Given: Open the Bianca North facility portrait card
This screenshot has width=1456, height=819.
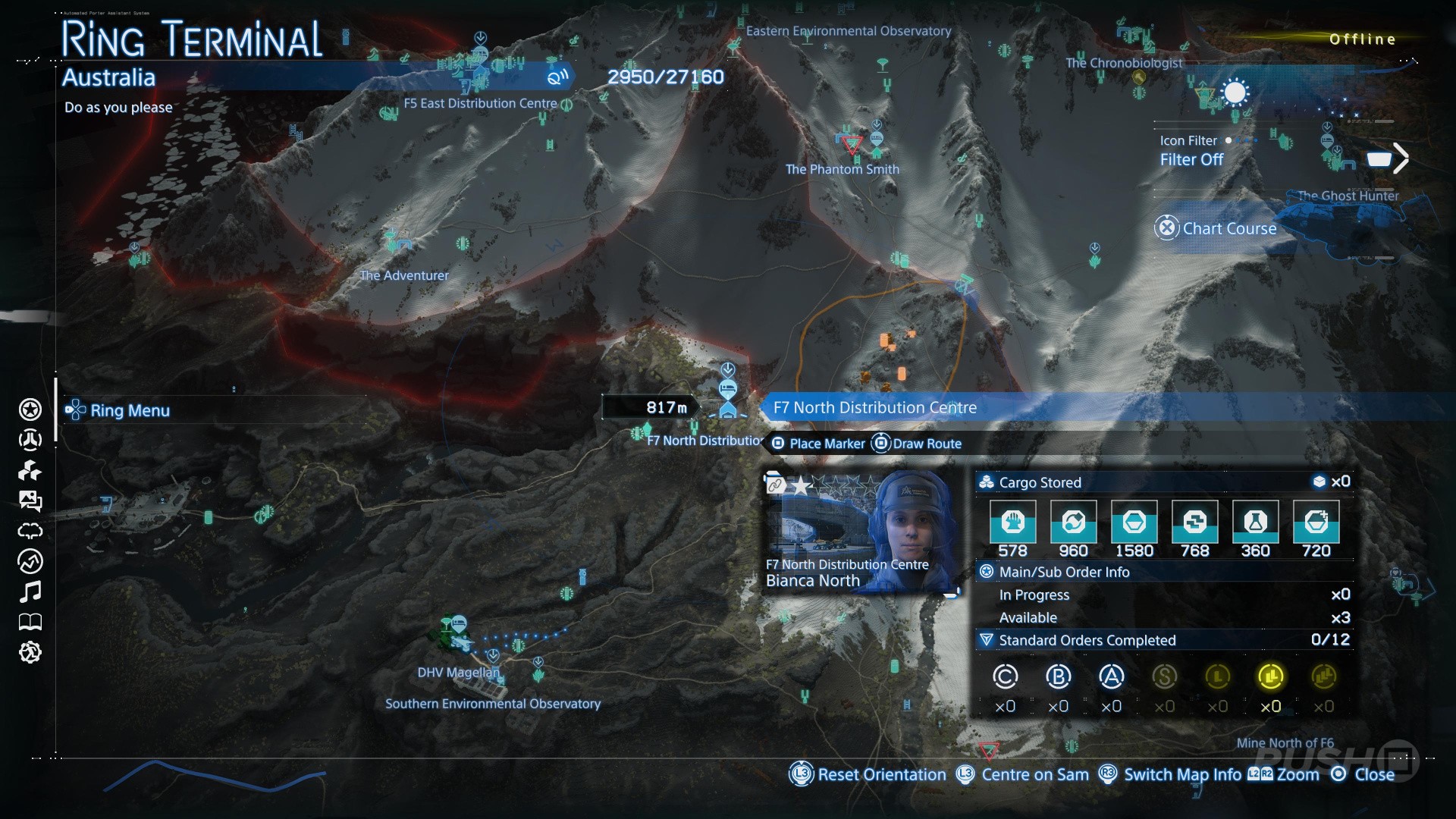Looking at the screenshot, I should pyautogui.click(x=859, y=531).
